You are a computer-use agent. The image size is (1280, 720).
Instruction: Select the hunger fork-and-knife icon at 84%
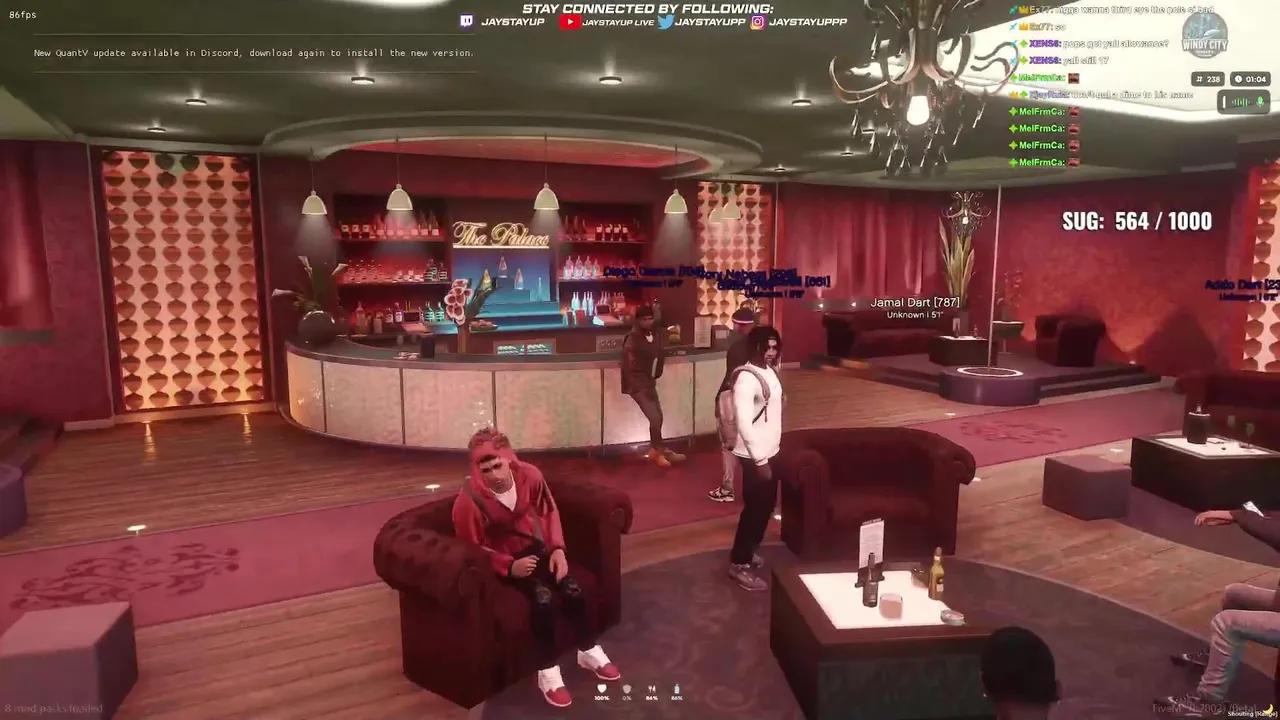pyautogui.click(x=652, y=687)
